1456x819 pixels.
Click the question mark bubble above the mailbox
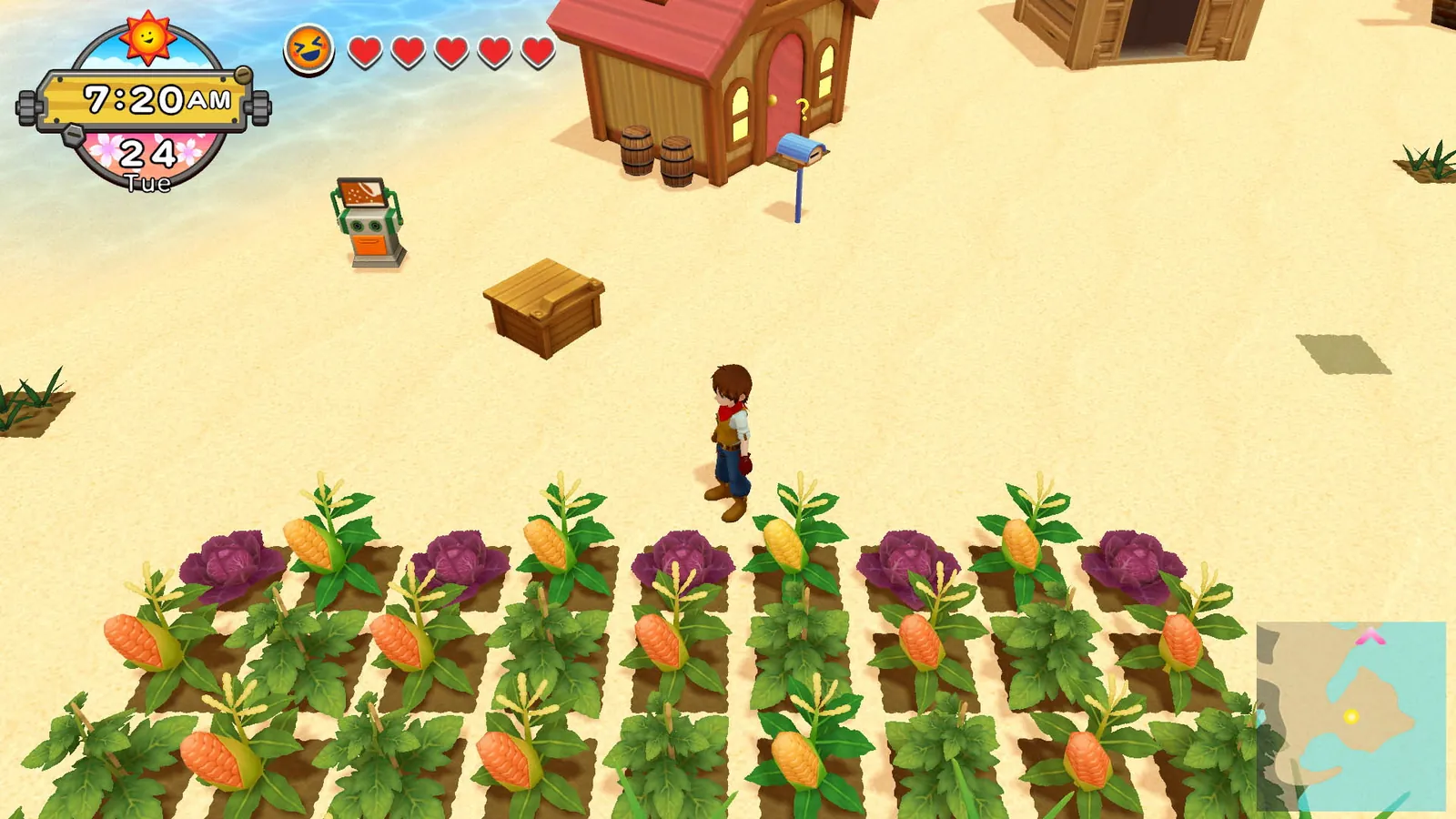804,109
